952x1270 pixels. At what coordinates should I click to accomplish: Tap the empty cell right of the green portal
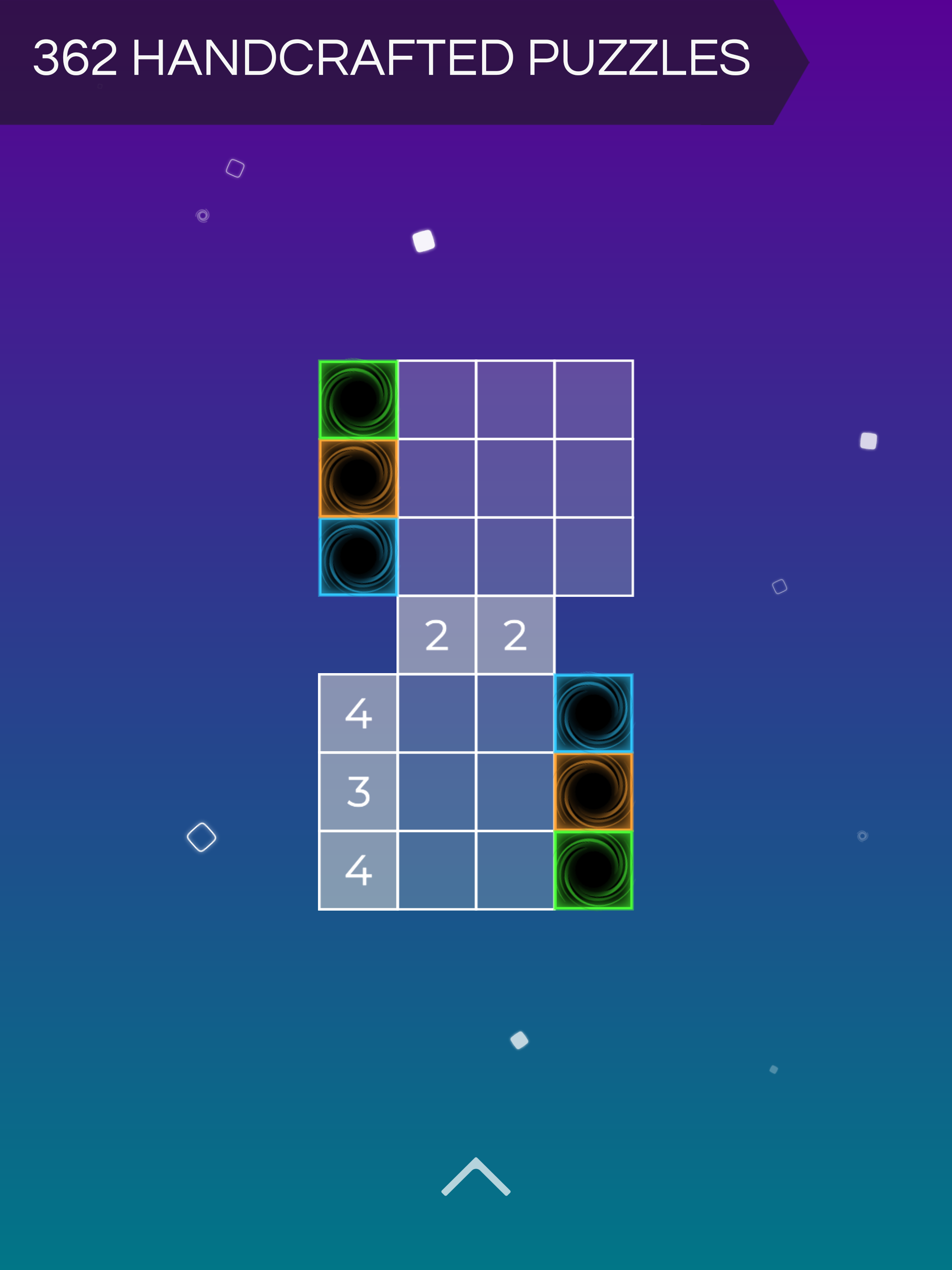pos(437,399)
